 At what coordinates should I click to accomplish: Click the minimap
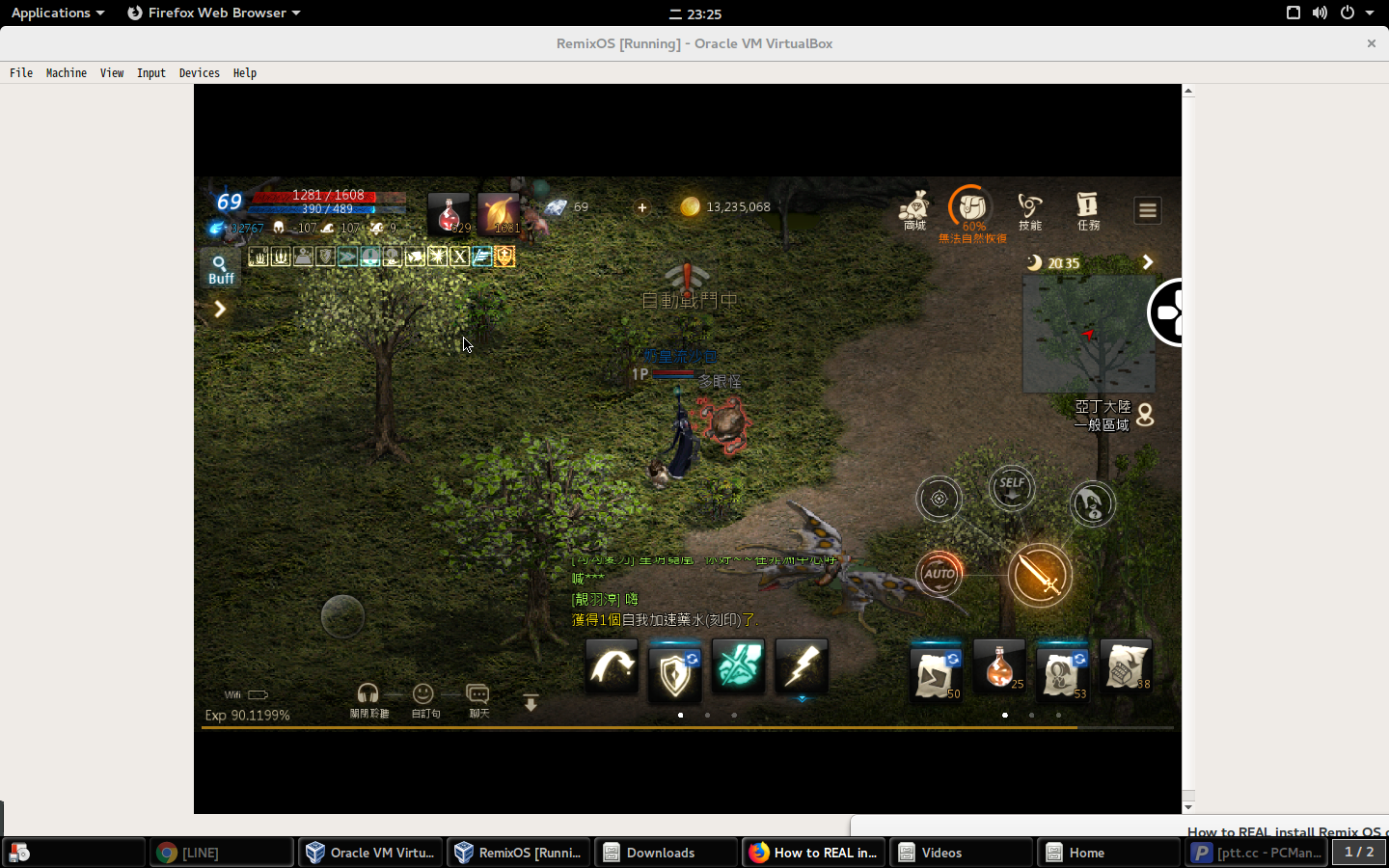1088,335
